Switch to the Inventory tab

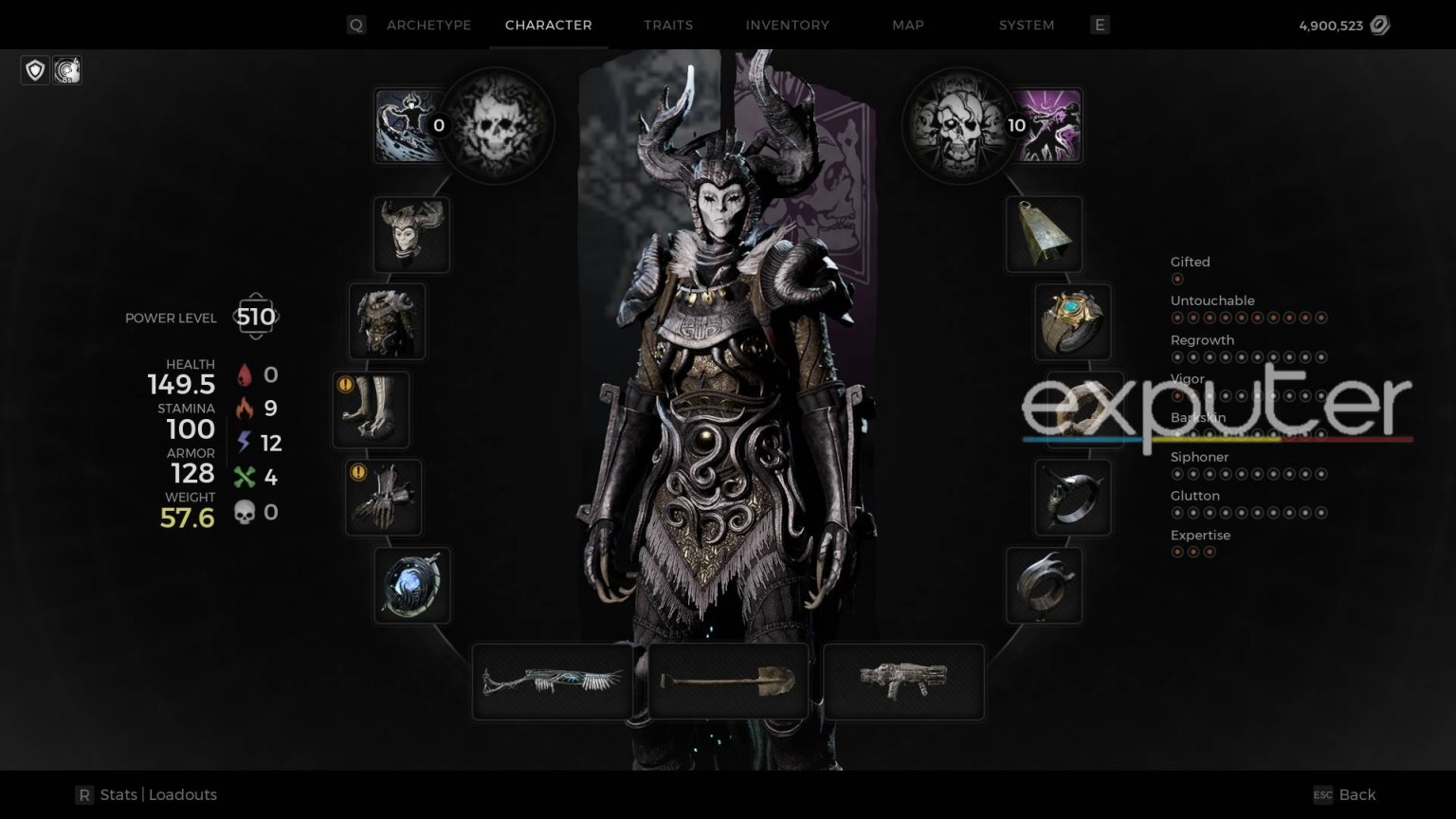point(787,25)
